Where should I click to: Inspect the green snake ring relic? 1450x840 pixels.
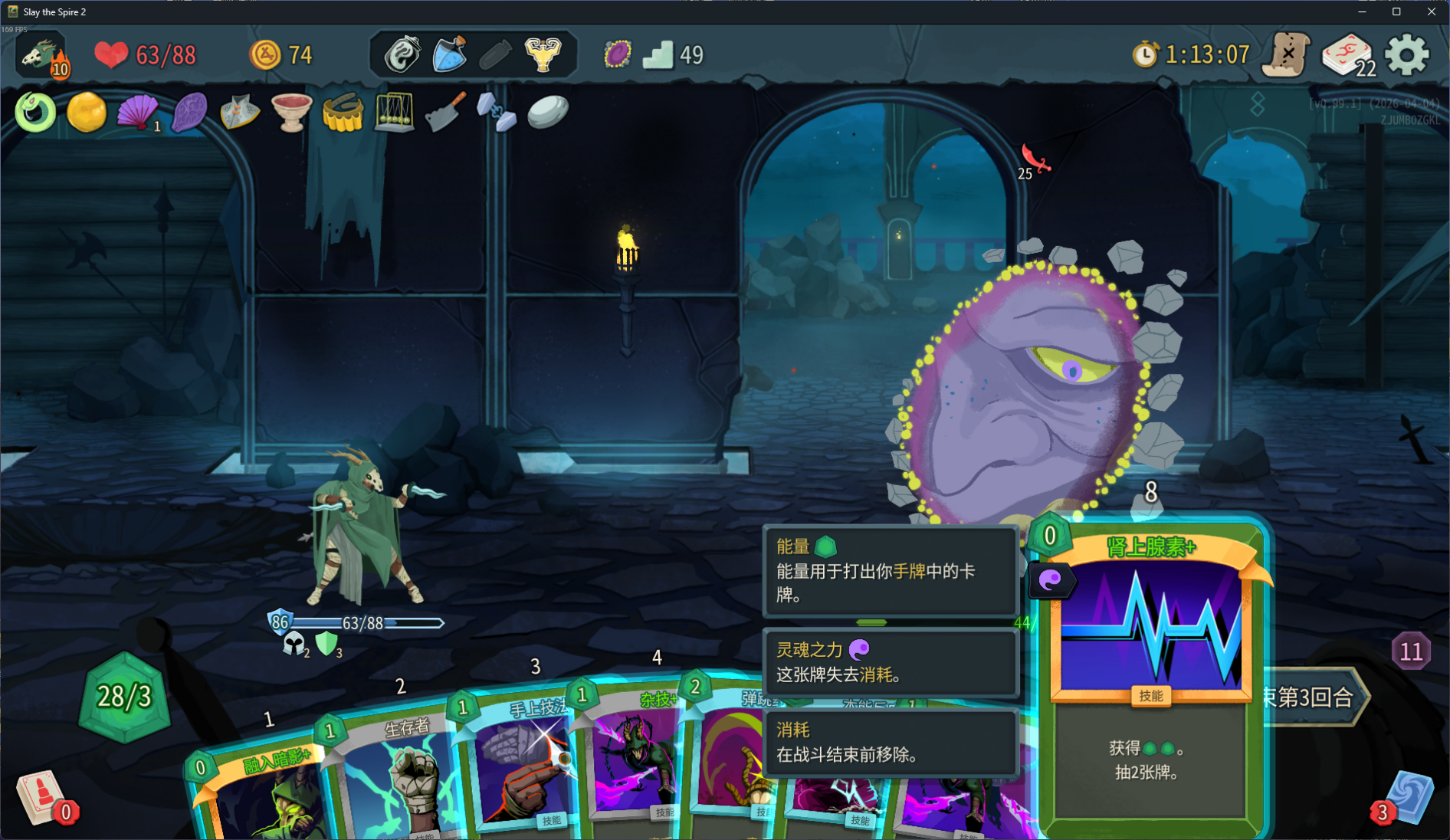pyautogui.click(x=35, y=113)
